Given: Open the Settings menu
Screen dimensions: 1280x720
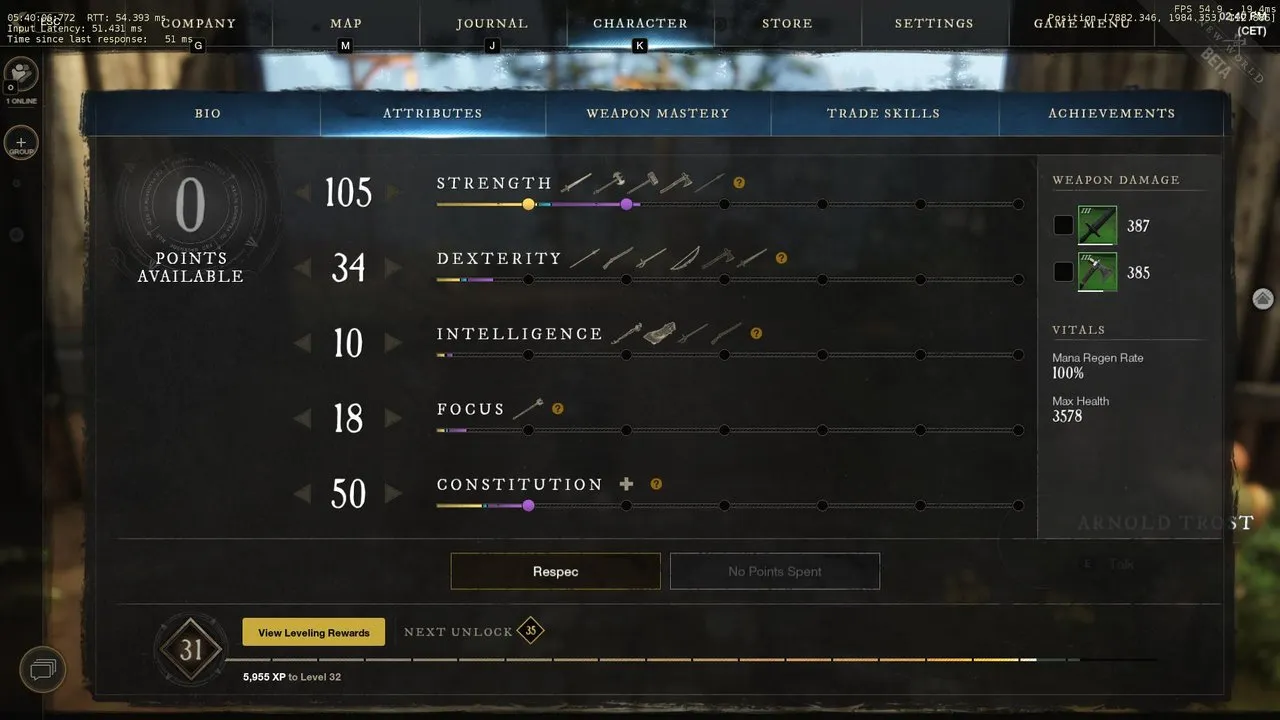Looking at the screenshot, I should point(934,23).
